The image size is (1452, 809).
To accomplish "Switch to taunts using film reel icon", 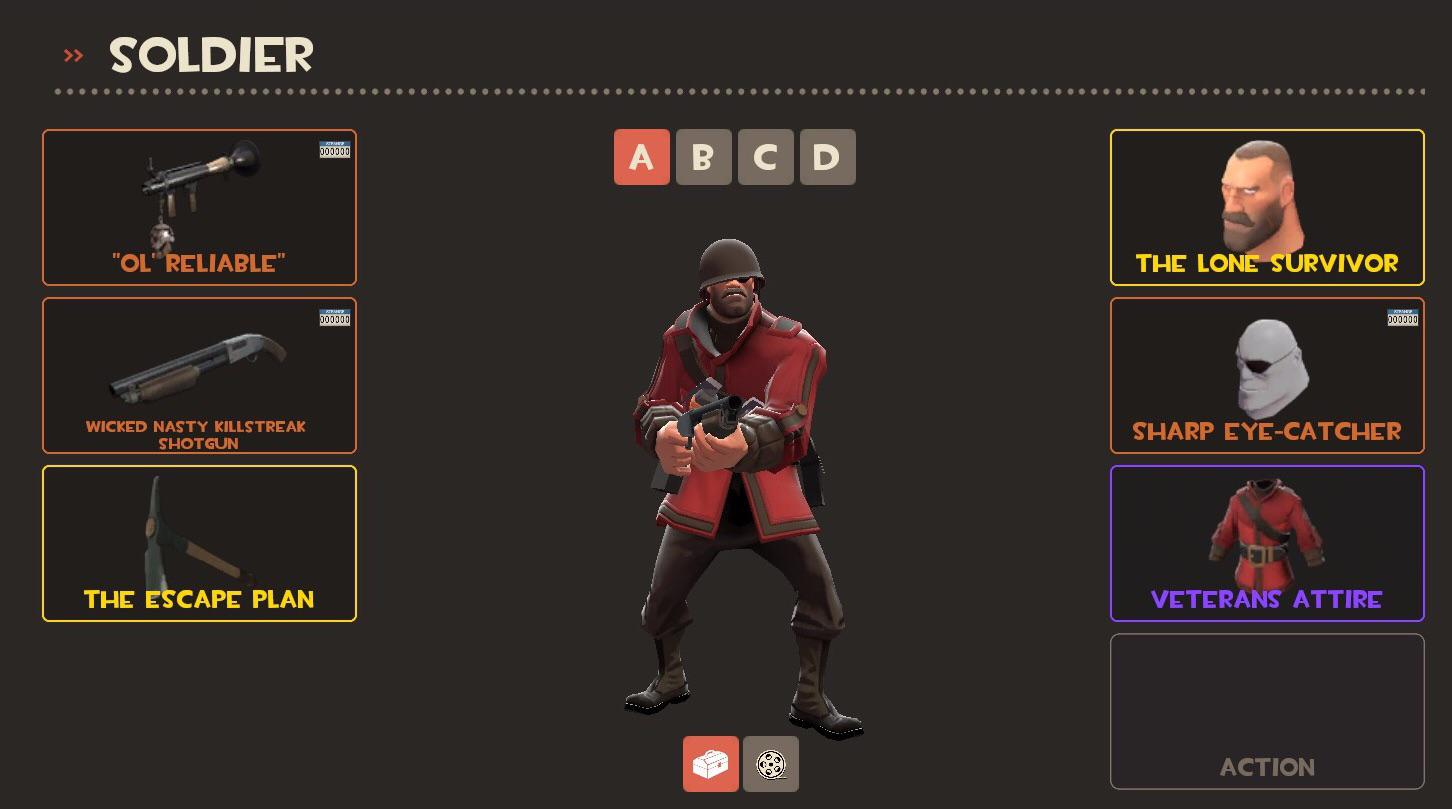I will coord(770,763).
